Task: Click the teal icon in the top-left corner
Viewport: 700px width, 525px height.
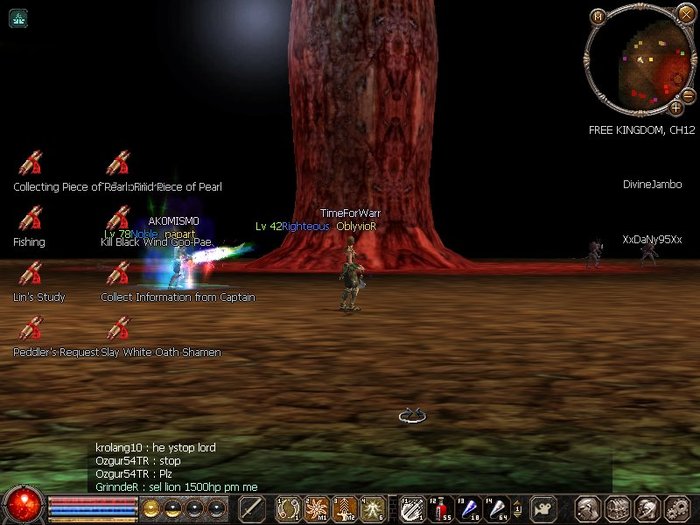Action: [18, 17]
